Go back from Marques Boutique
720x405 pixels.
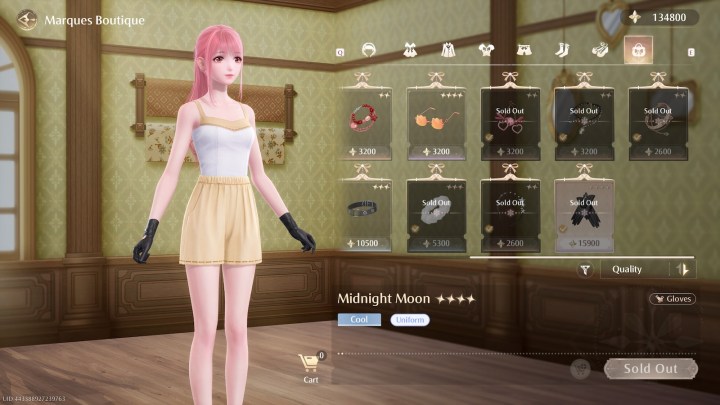(26, 19)
